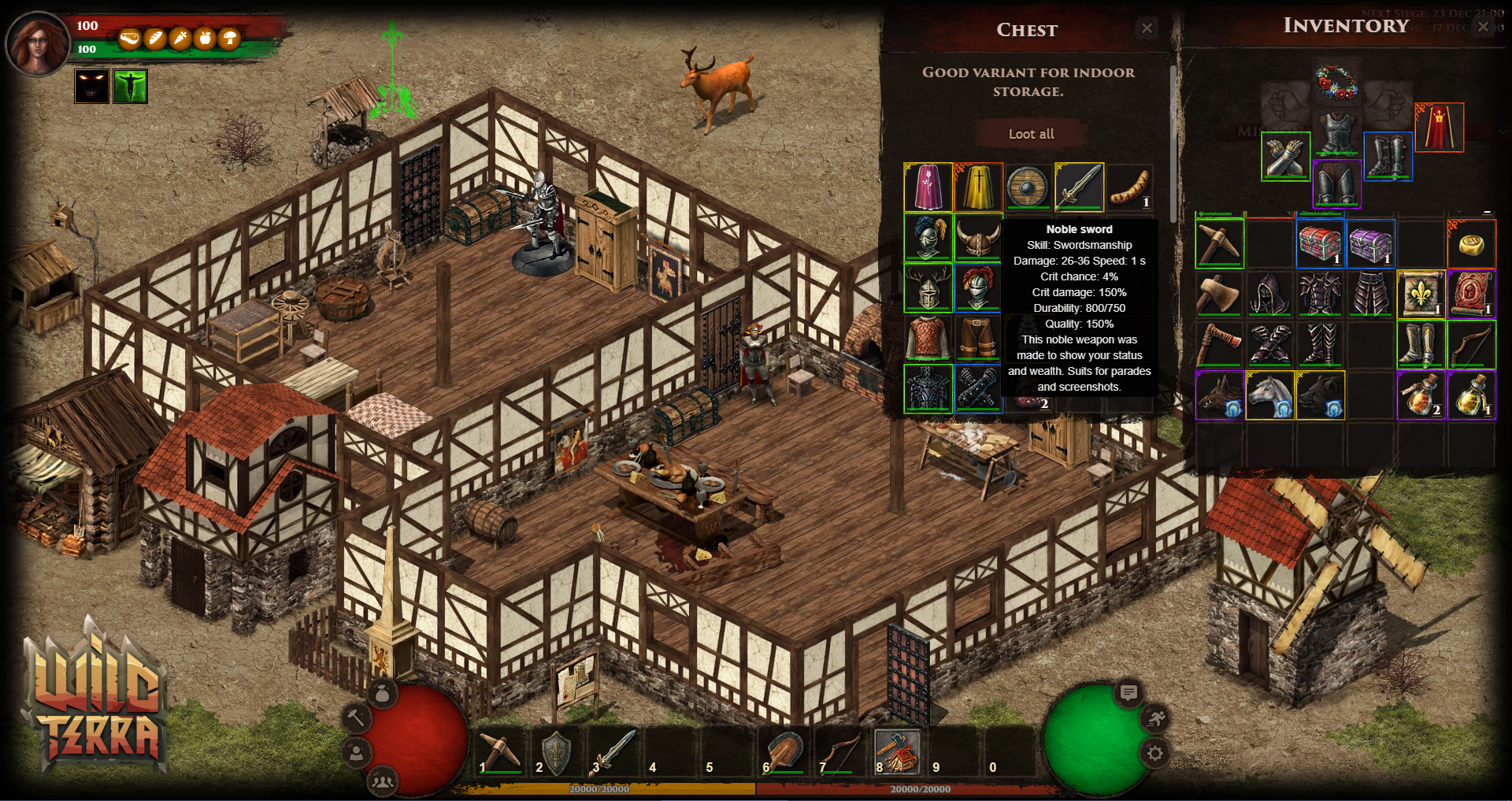Activate the campfire item in hotbar slot 8
The image size is (1512, 801).
pos(897,752)
